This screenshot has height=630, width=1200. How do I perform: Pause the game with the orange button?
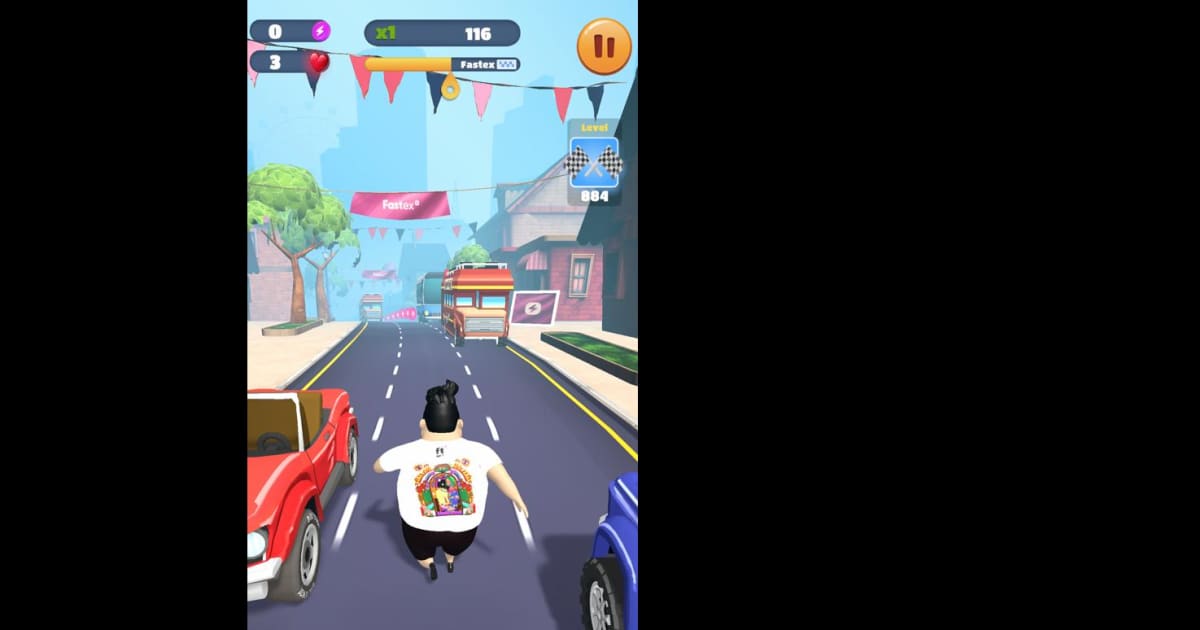pos(604,47)
